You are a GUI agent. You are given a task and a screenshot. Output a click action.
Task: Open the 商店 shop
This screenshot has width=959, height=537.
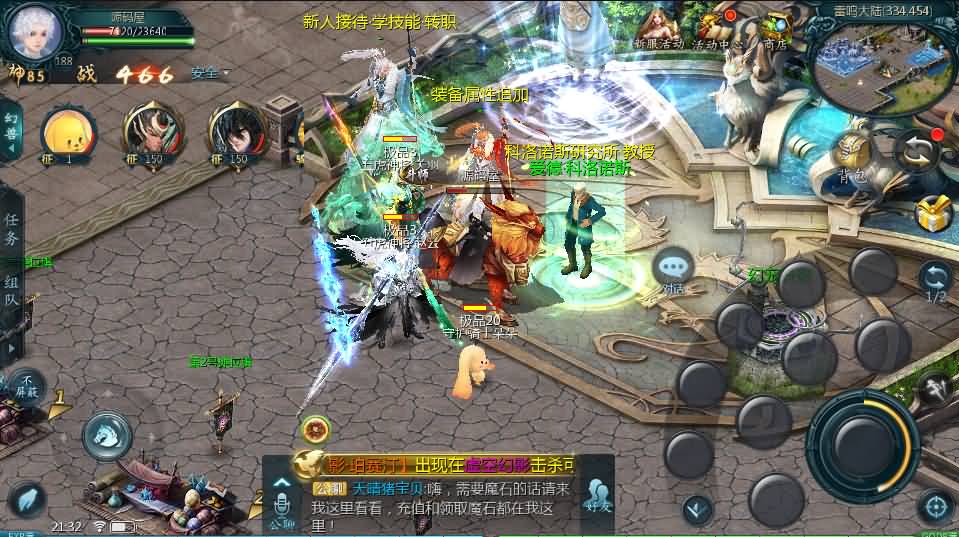click(x=774, y=28)
